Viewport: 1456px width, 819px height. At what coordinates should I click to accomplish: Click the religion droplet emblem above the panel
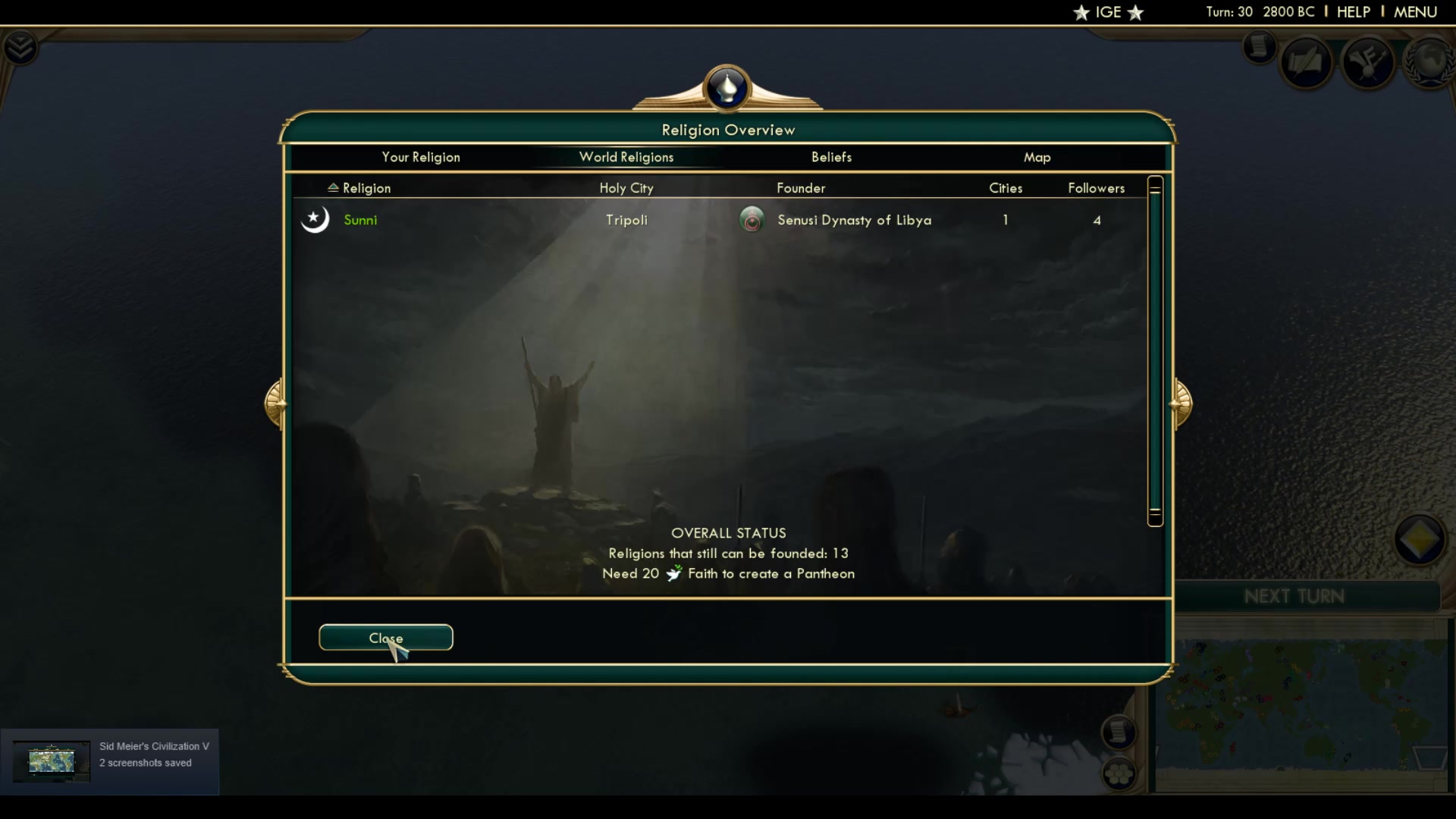click(726, 88)
